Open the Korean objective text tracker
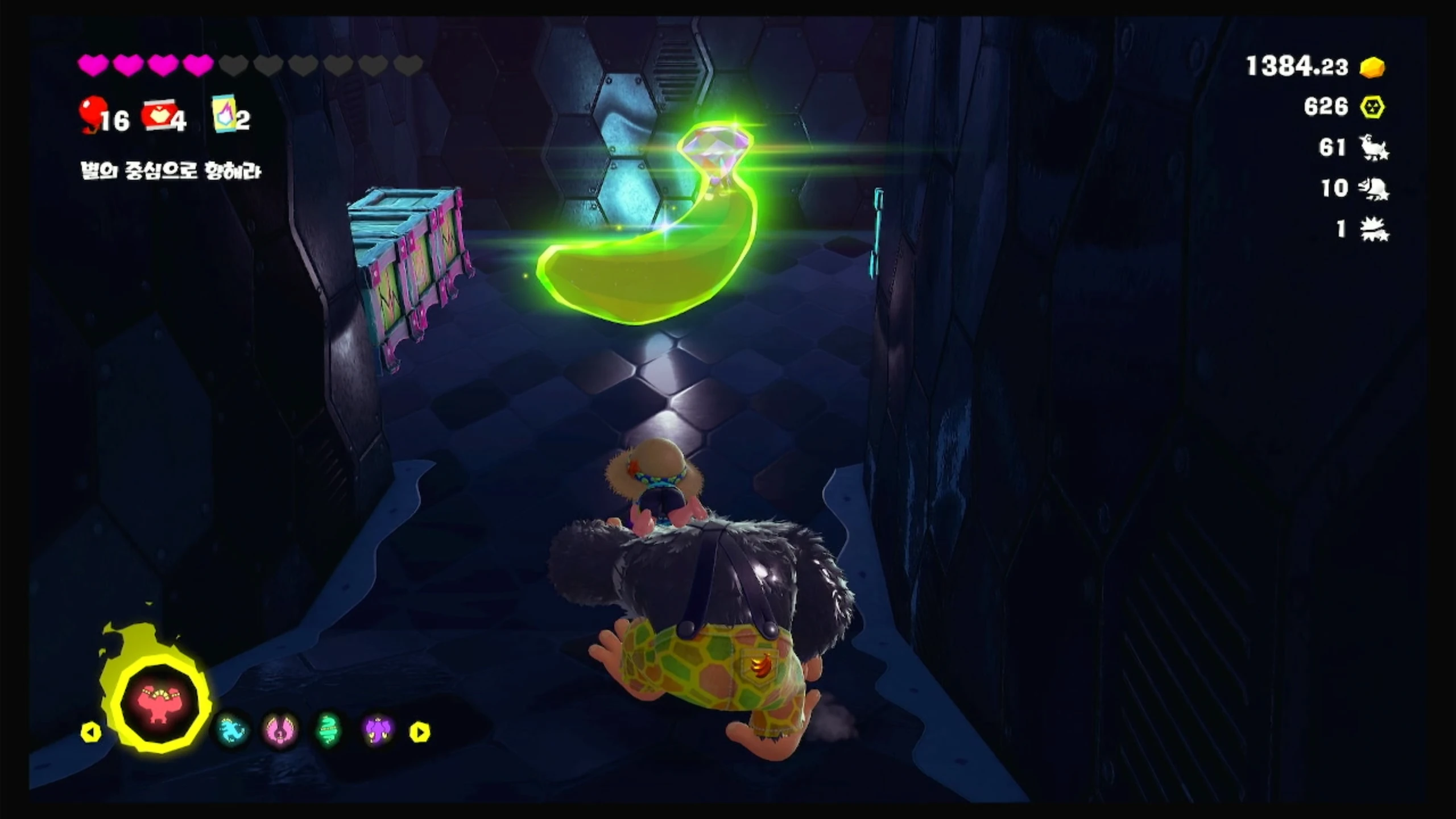The width and height of the screenshot is (1456, 819). pos(171,171)
